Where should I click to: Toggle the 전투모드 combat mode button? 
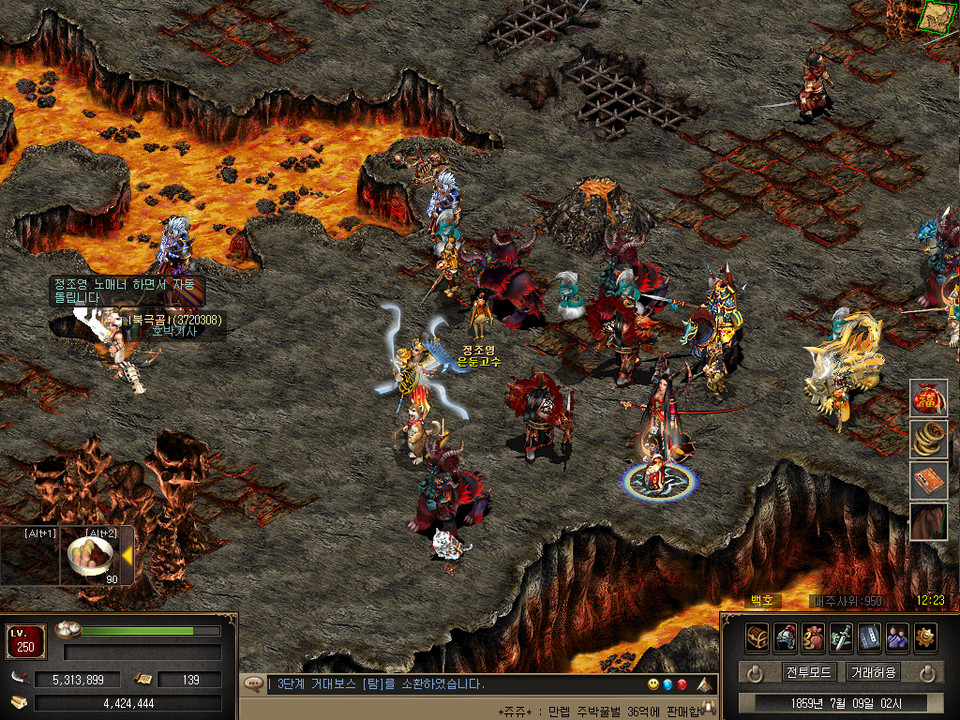point(808,672)
